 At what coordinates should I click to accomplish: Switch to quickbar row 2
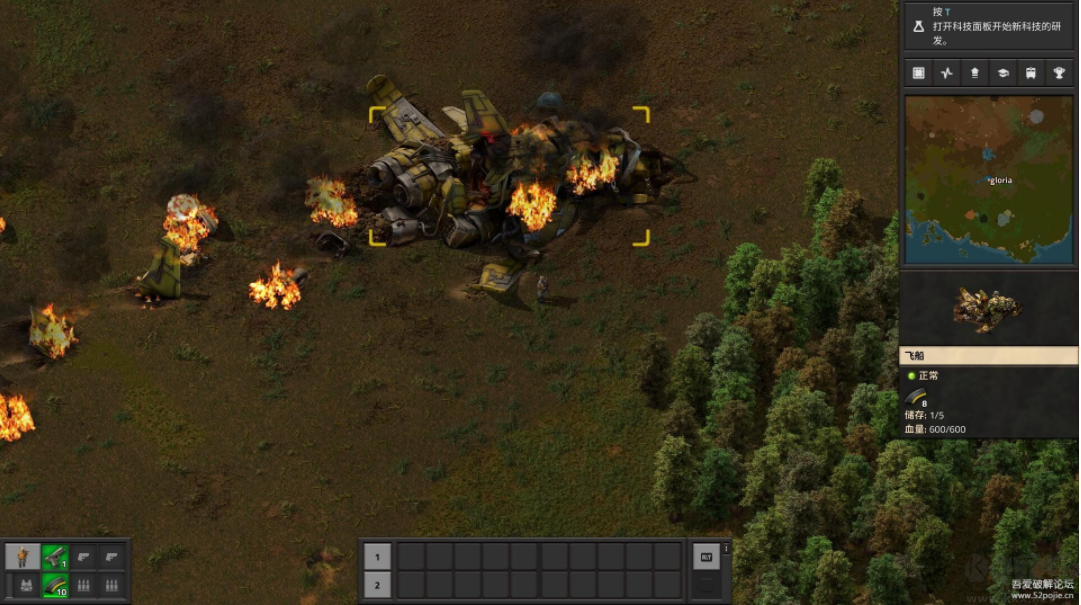coord(377,585)
